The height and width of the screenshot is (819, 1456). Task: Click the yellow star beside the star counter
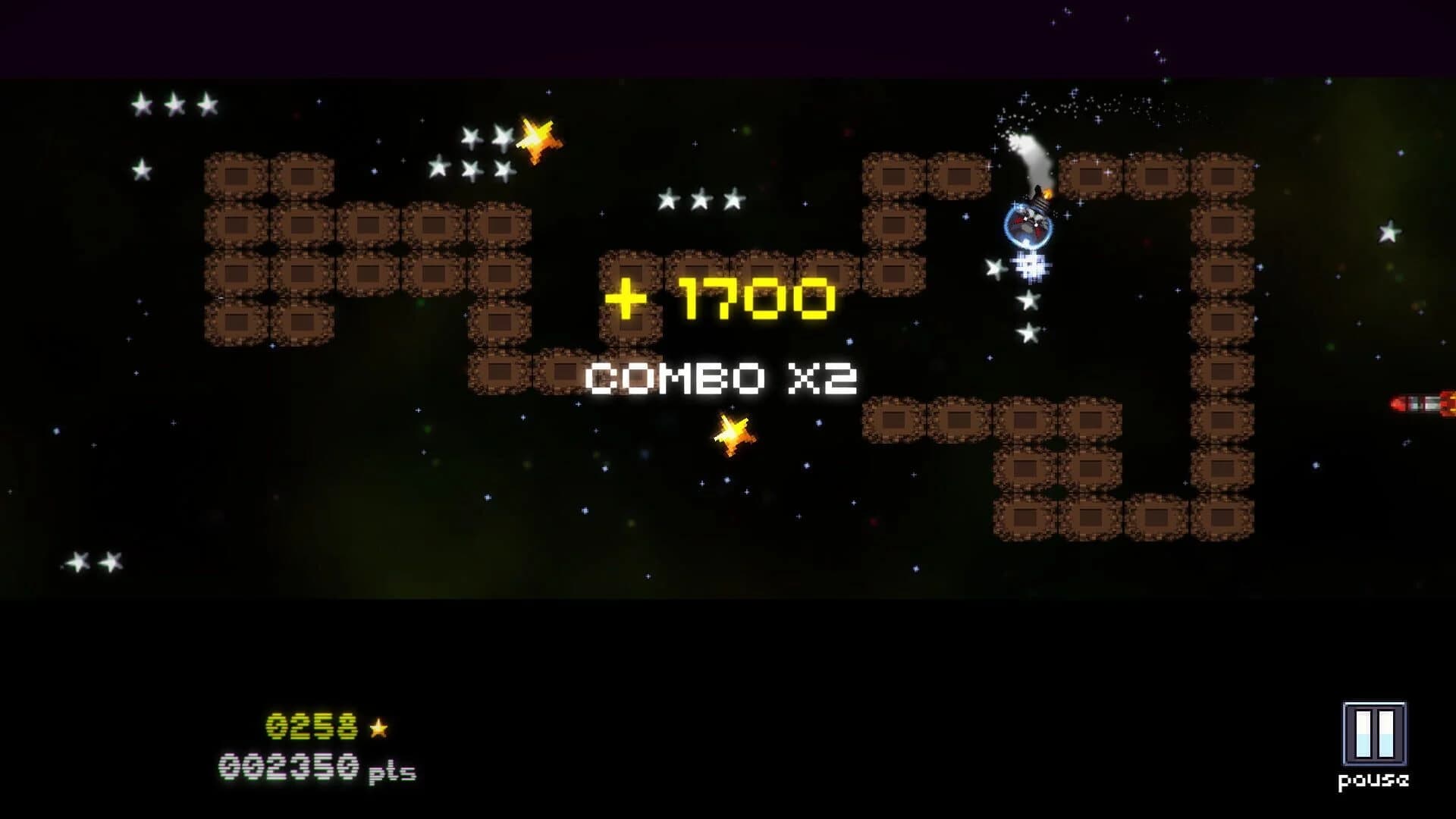[380, 729]
